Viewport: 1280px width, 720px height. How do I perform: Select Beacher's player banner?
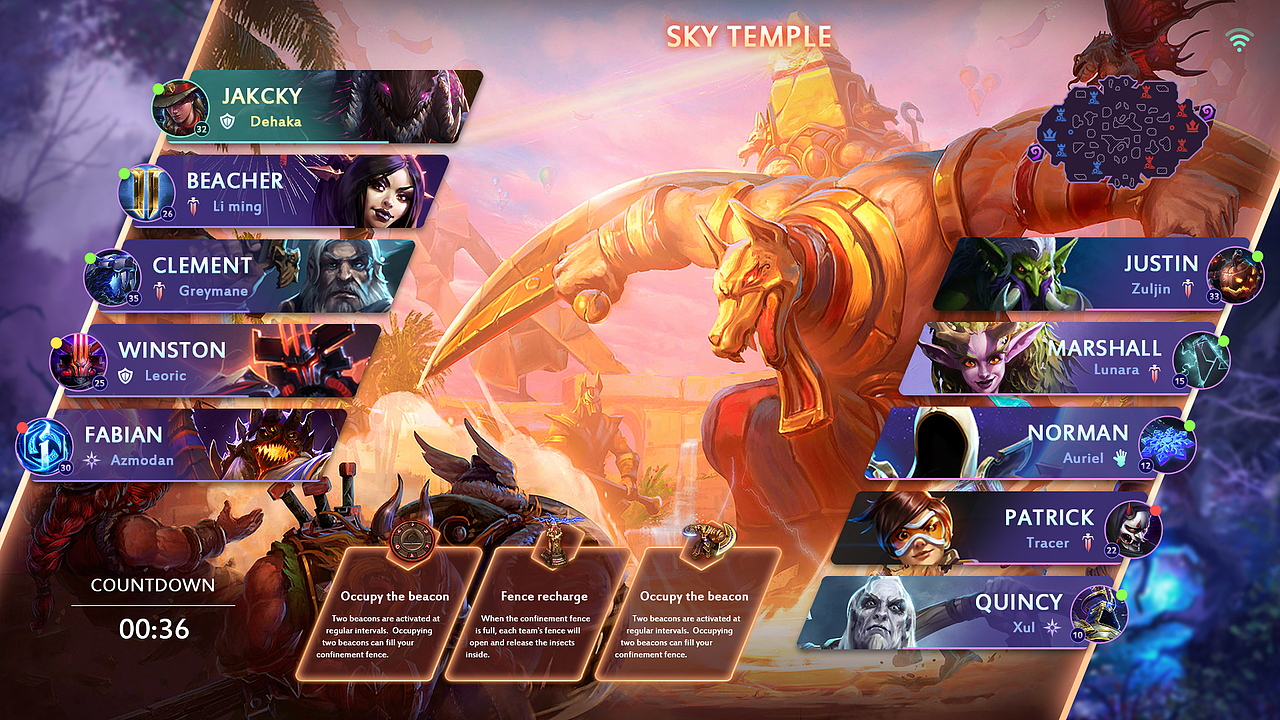tap(290, 191)
